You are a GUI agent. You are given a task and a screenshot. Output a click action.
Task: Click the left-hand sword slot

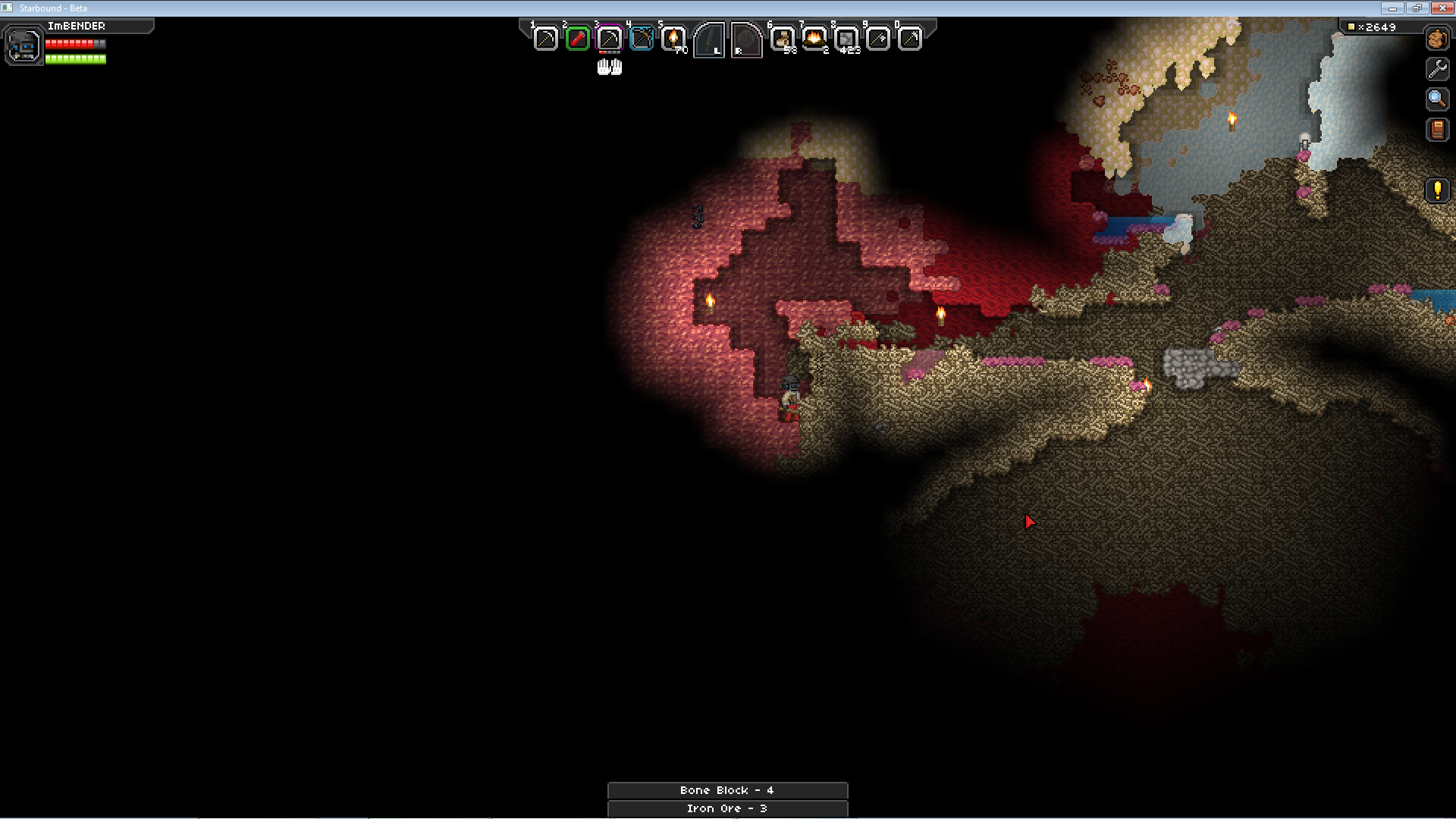coord(710,40)
